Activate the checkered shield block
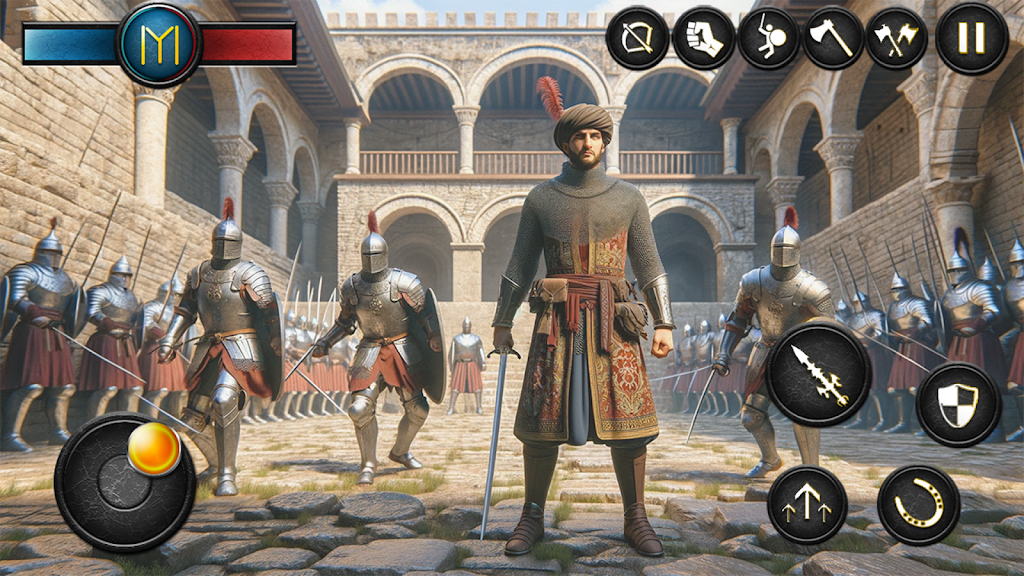The height and width of the screenshot is (576, 1024). [958, 404]
